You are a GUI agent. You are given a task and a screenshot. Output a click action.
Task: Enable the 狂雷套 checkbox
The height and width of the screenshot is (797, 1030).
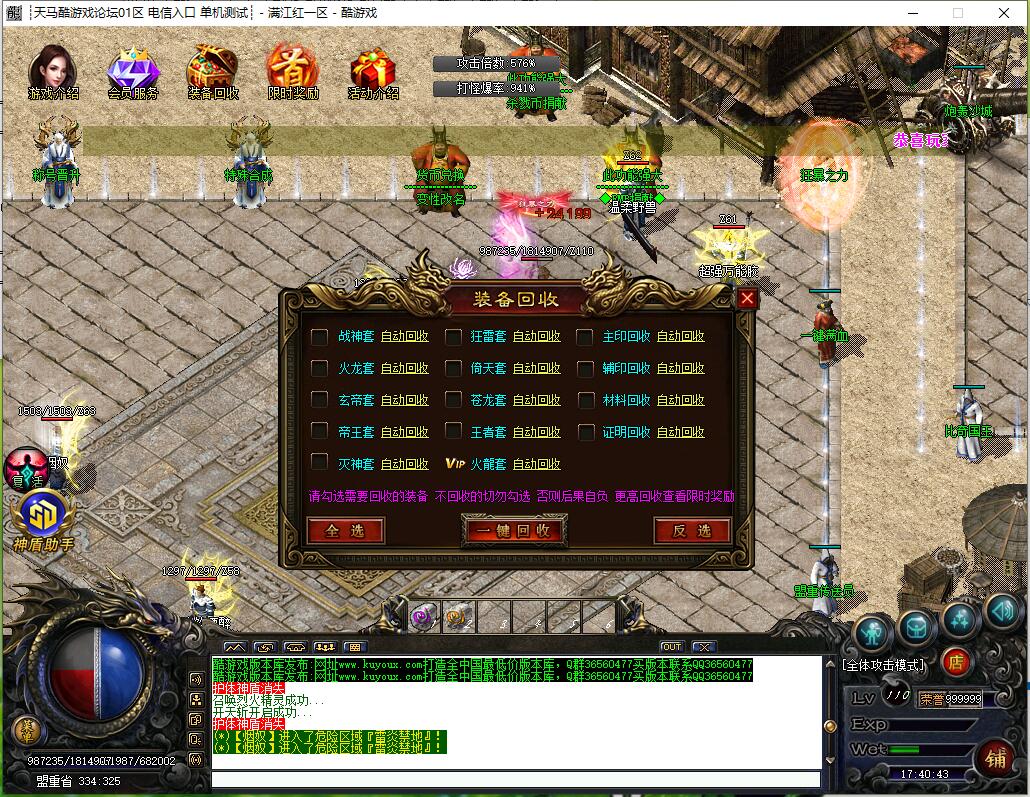[453, 337]
